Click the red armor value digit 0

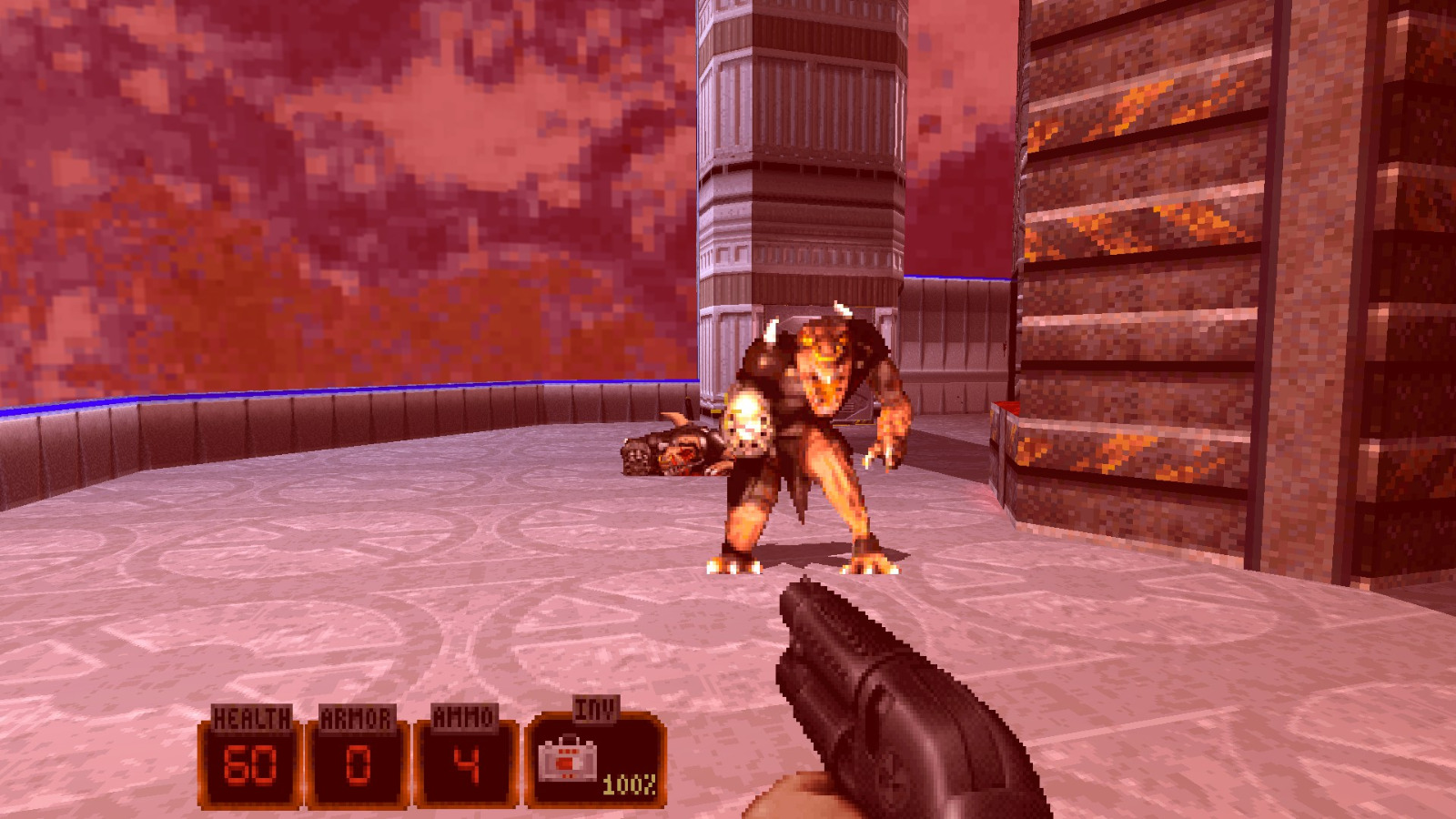[358, 764]
